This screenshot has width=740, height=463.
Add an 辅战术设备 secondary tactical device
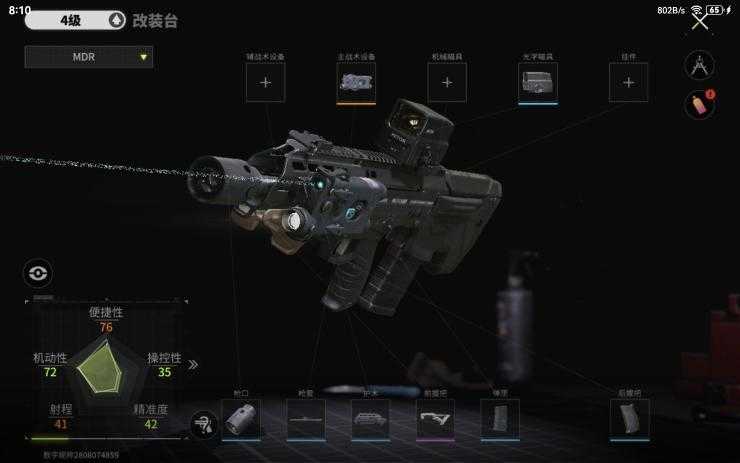coord(265,83)
